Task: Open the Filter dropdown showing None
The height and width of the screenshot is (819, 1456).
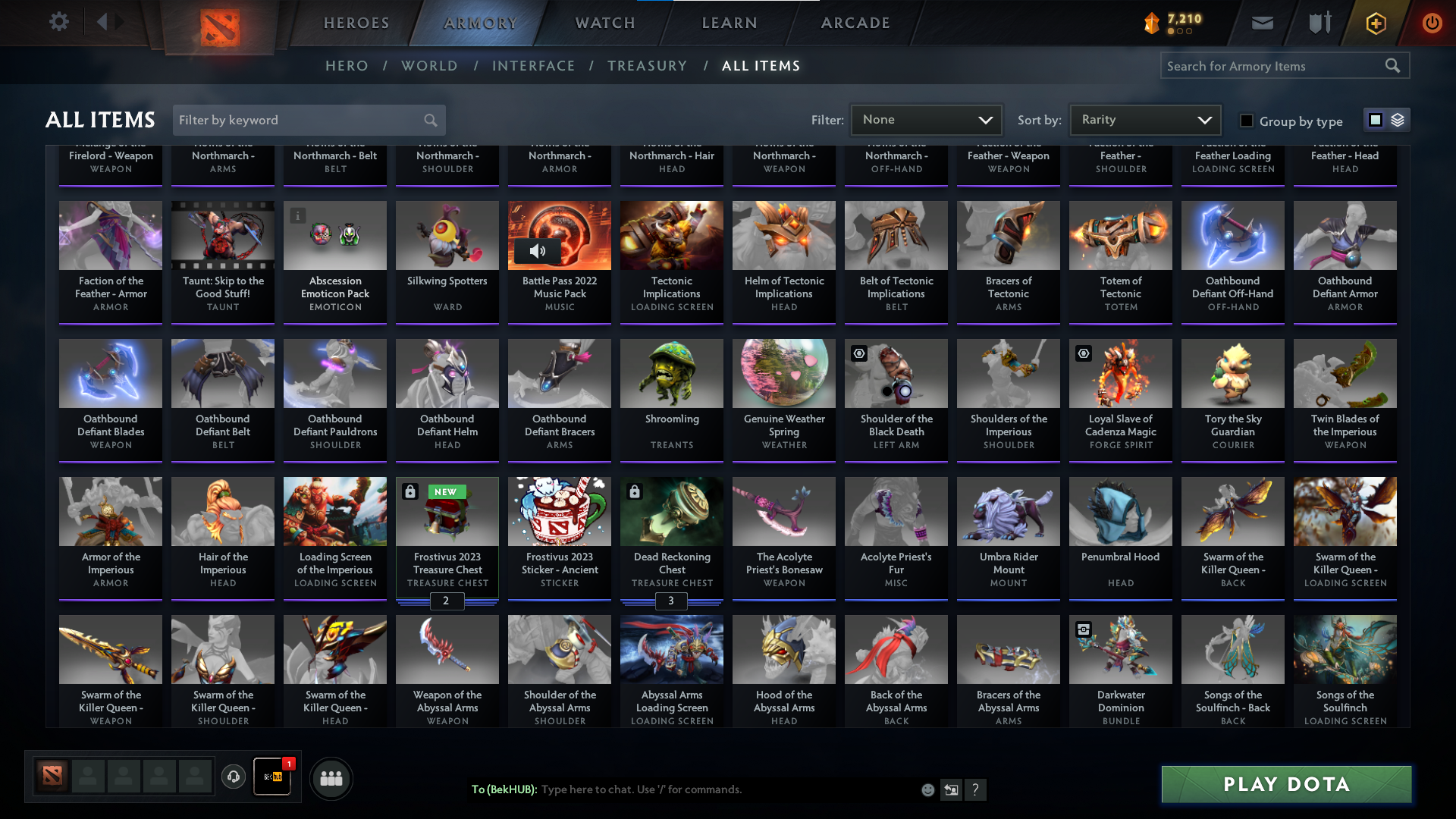Action: (x=927, y=119)
